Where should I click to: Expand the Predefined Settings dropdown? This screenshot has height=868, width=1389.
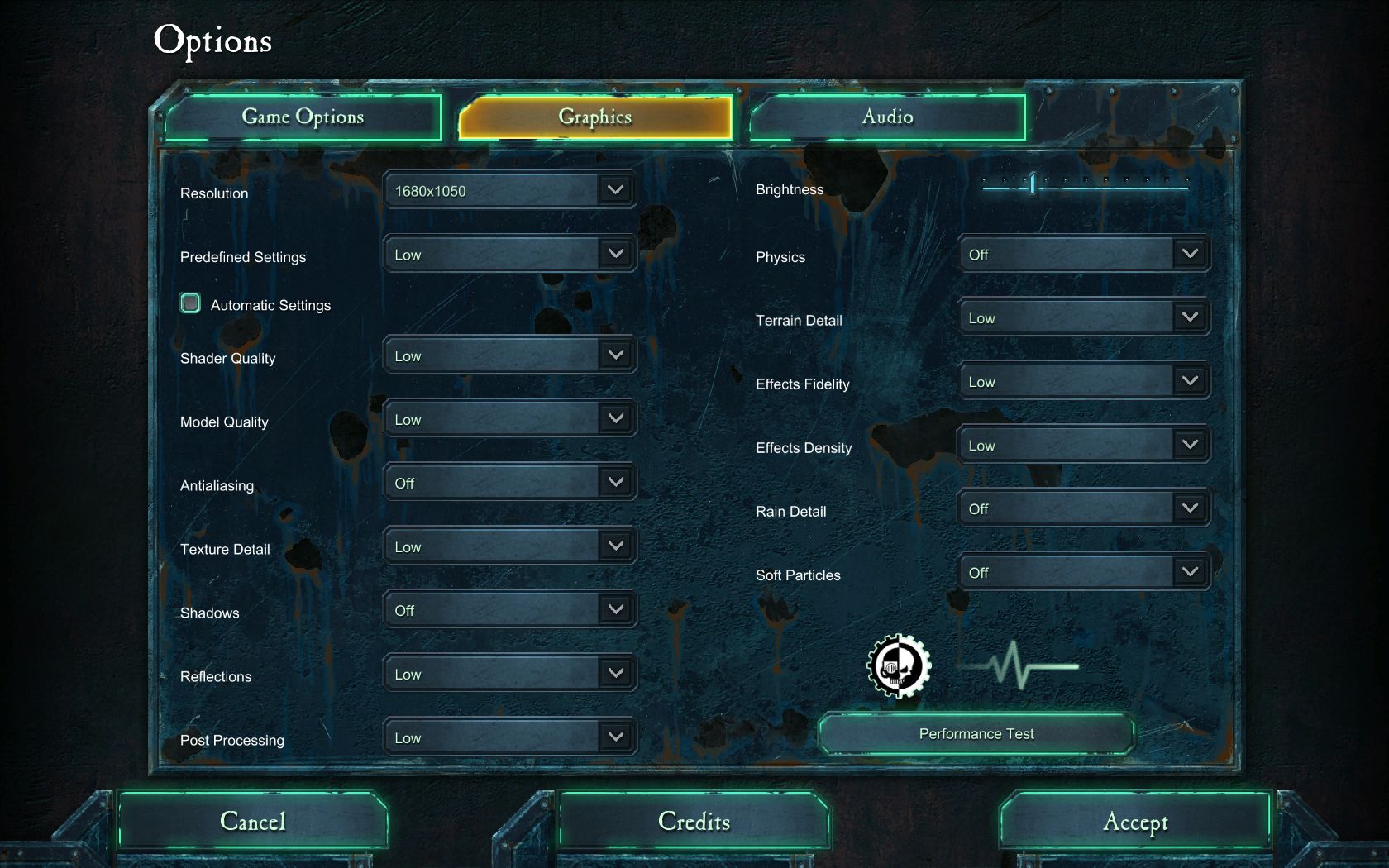pyautogui.click(x=509, y=255)
